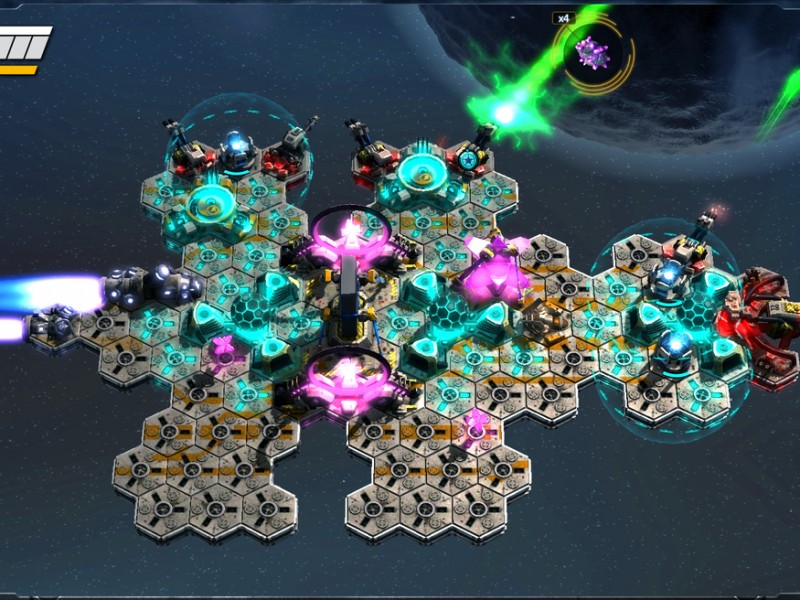Select the circled purple enemy target marker
This screenshot has width=800, height=600.
click(592, 53)
